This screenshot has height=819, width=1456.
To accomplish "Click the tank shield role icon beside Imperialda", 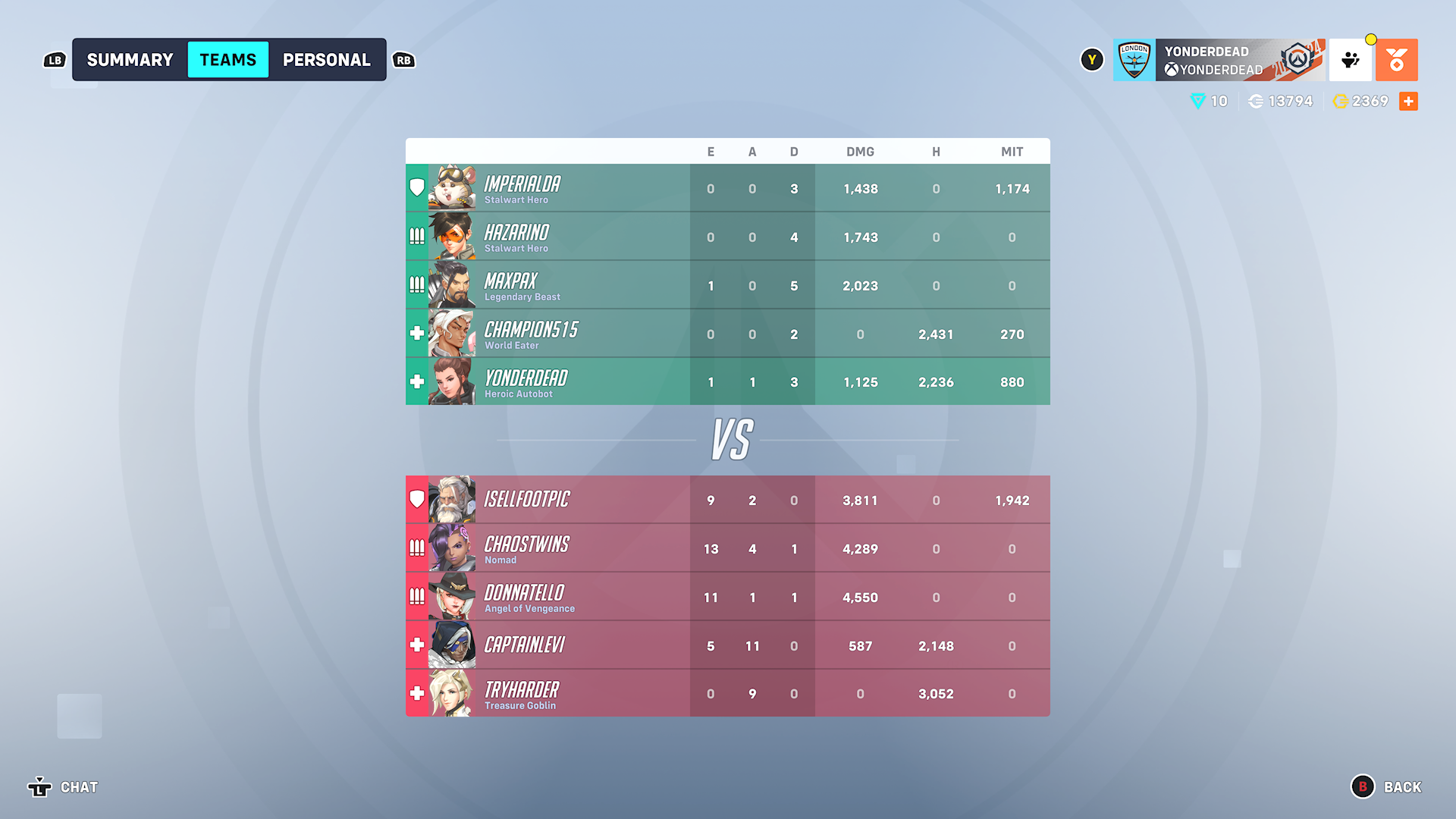I will point(416,186).
